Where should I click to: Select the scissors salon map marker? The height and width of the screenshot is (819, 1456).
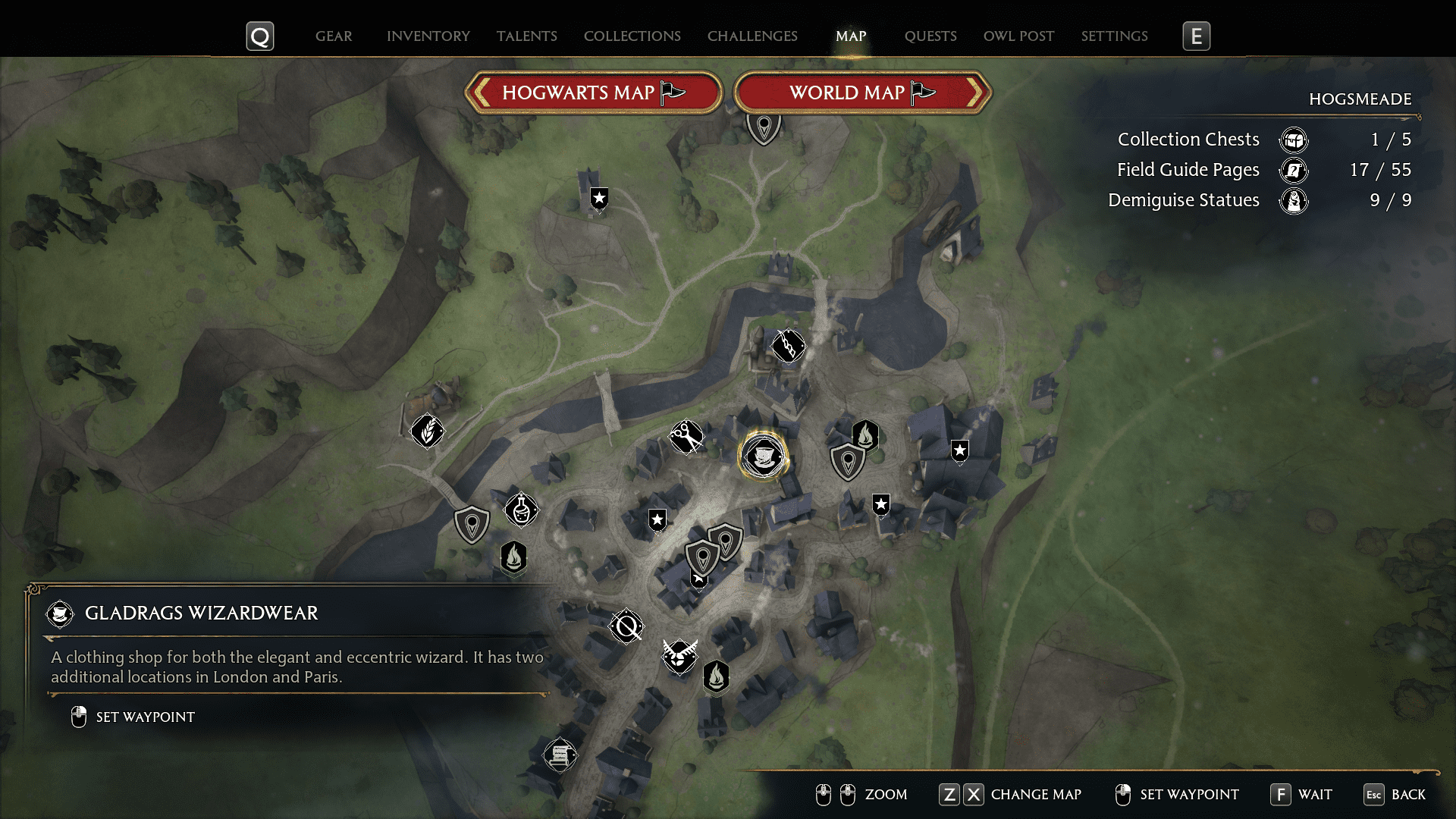pos(686,437)
